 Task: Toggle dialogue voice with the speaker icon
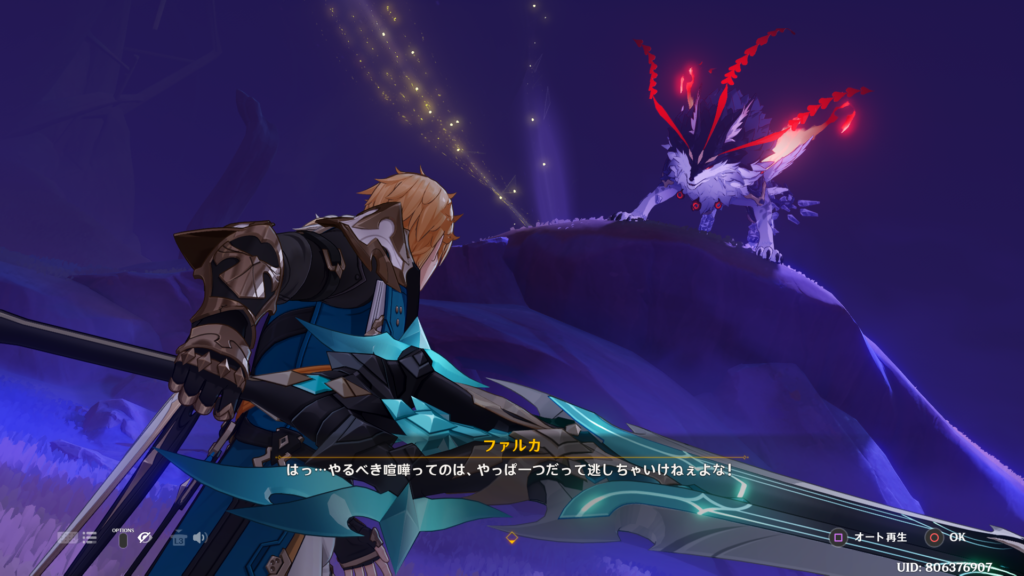click(x=200, y=538)
